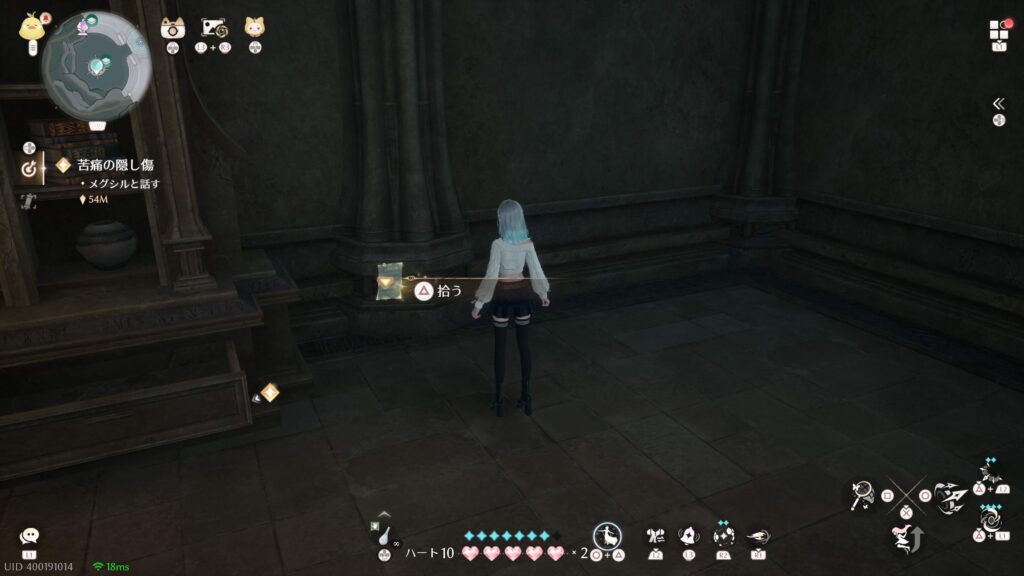The width and height of the screenshot is (1024, 576).
Task: Open the chat speech bubble
Action: point(29,537)
